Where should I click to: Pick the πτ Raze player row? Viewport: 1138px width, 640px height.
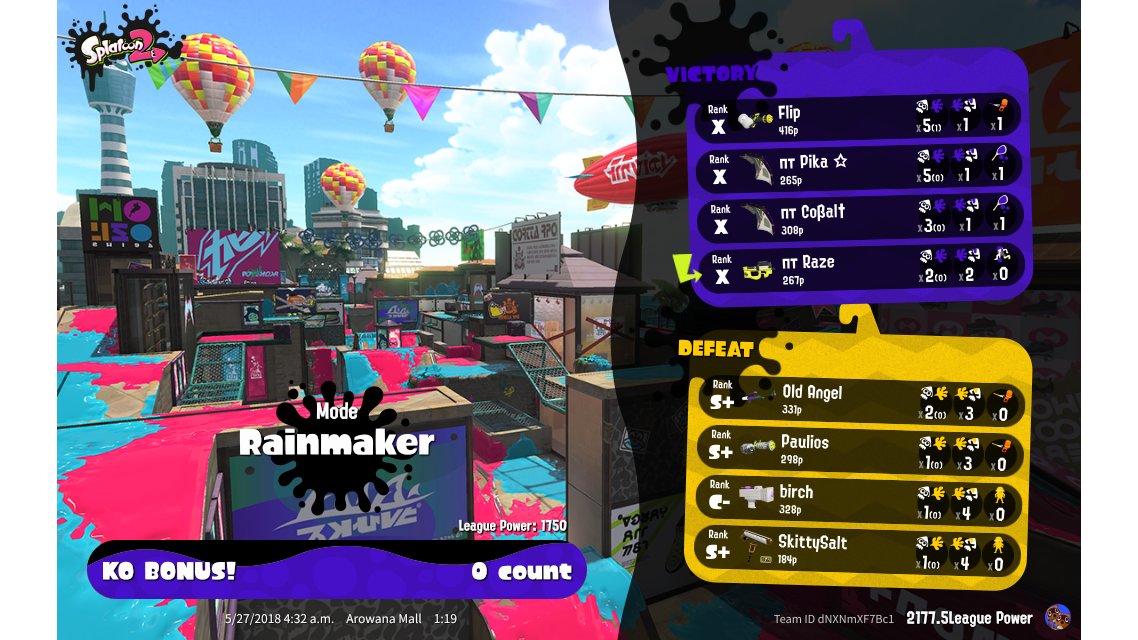click(x=860, y=268)
